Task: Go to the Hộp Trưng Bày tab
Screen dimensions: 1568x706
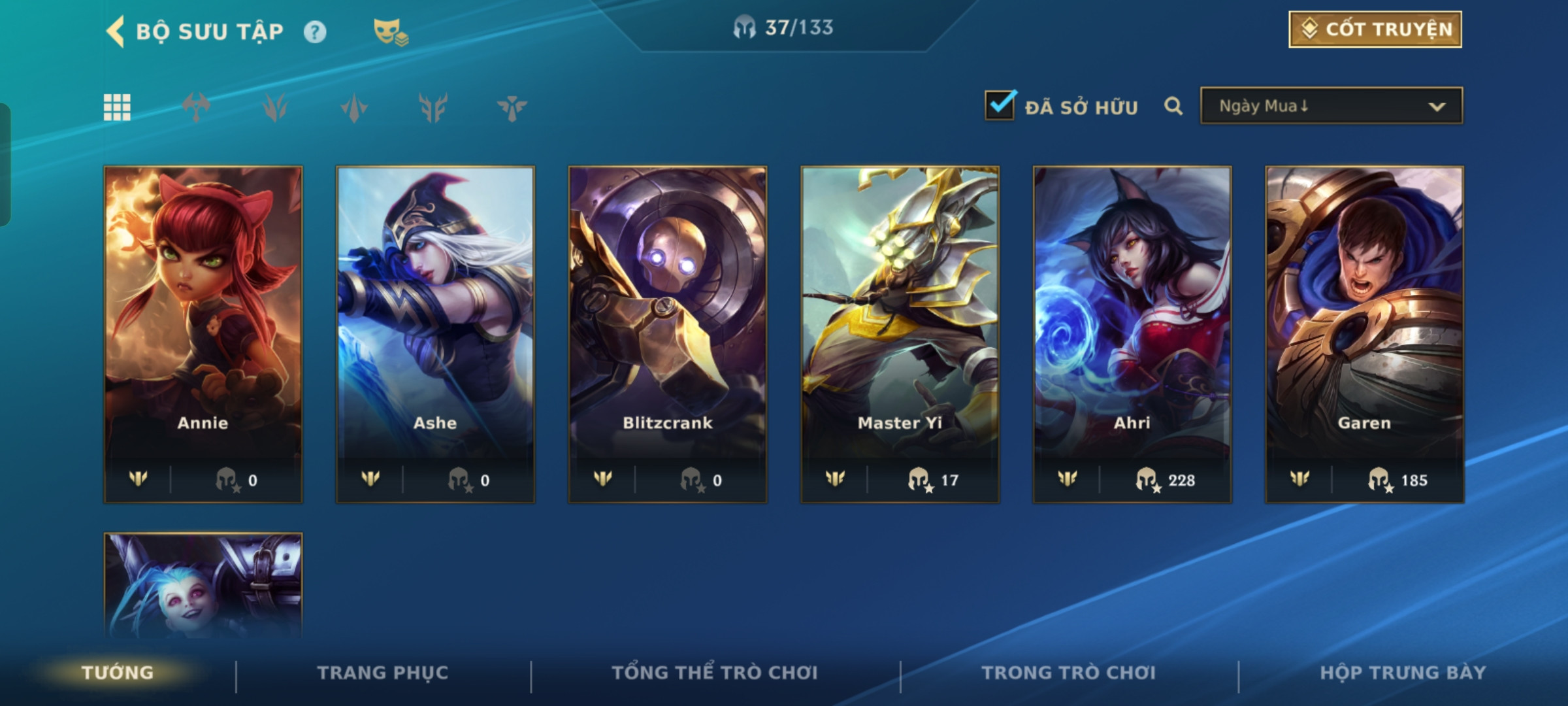Action: click(x=1403, y=673)
